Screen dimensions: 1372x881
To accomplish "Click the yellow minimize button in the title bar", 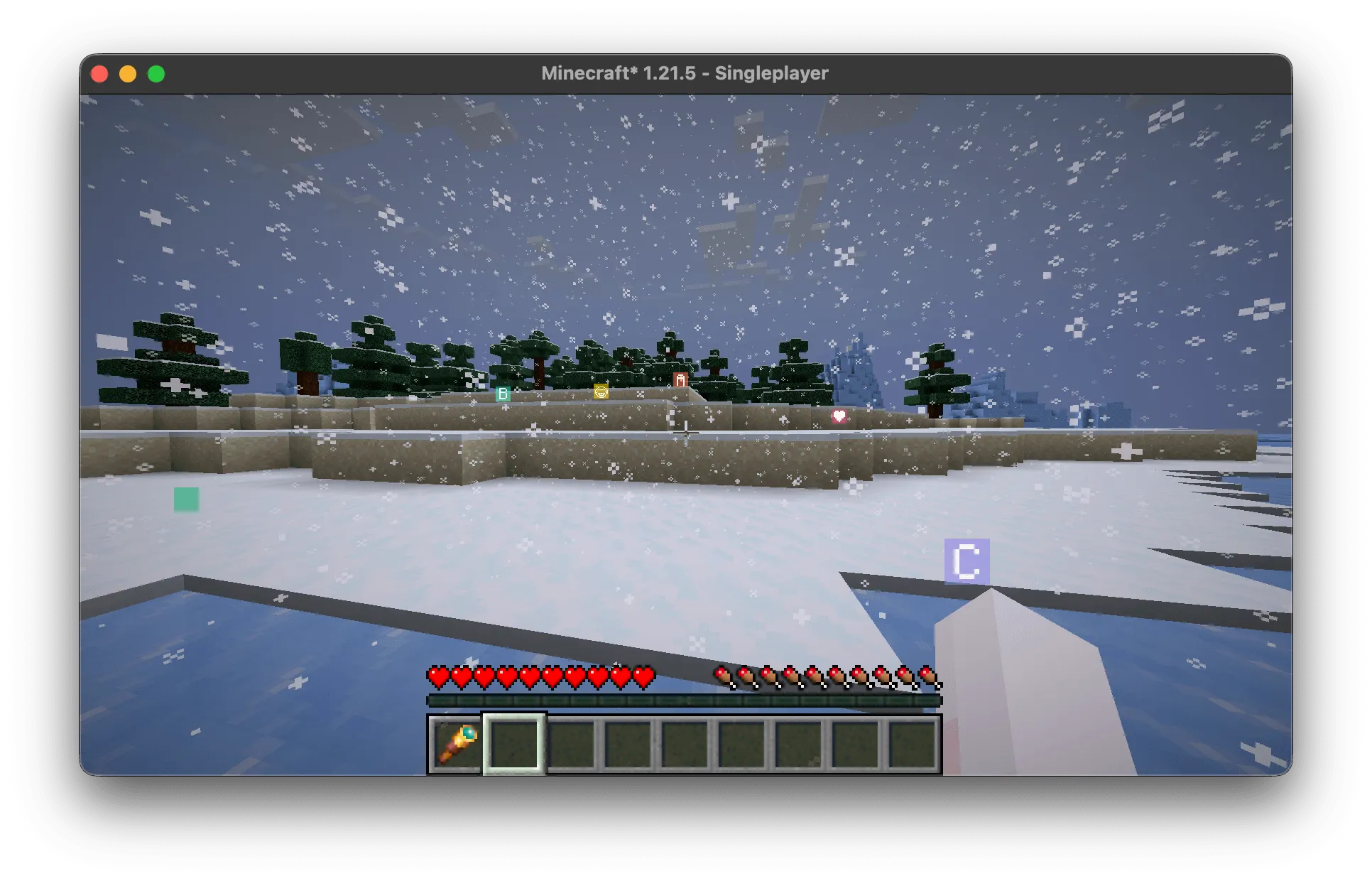I will (128, 72).
